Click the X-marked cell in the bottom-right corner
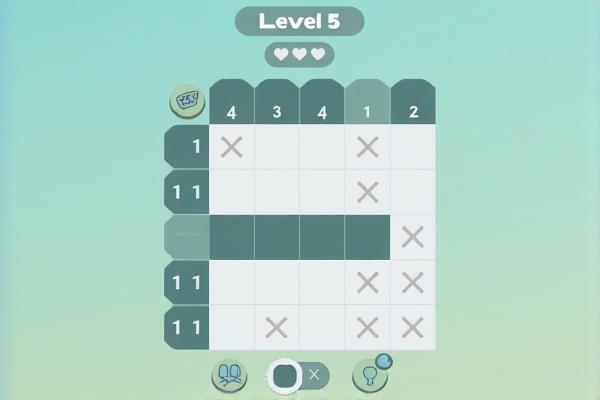600x400 pixels. point(413,327)
